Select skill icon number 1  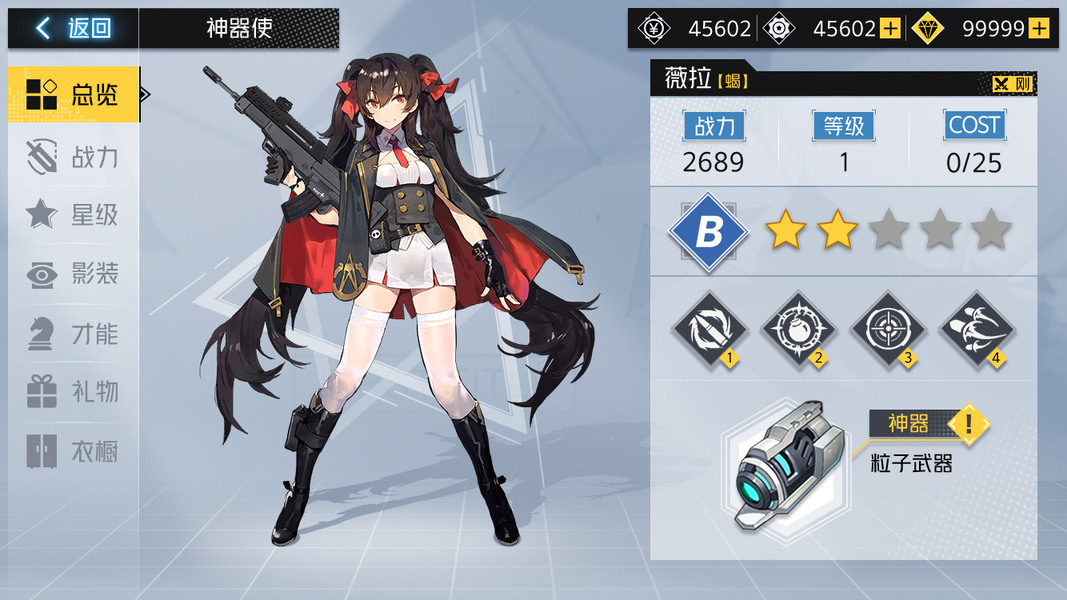[x=709, y=328]
